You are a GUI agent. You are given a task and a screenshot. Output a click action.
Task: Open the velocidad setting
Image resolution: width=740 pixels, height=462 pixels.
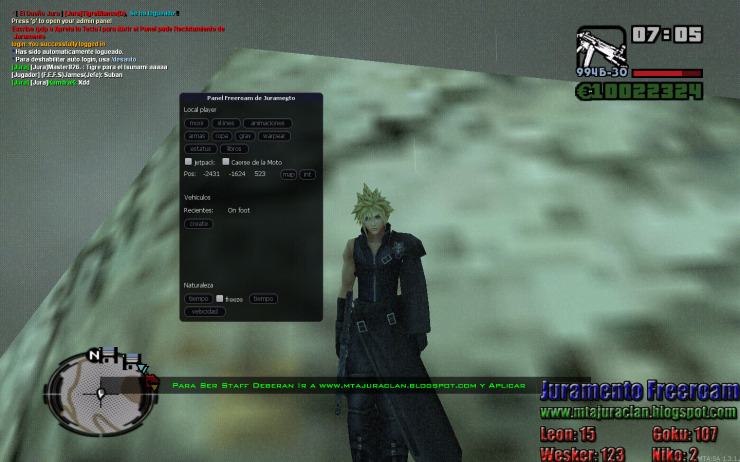tap(205, 311)
